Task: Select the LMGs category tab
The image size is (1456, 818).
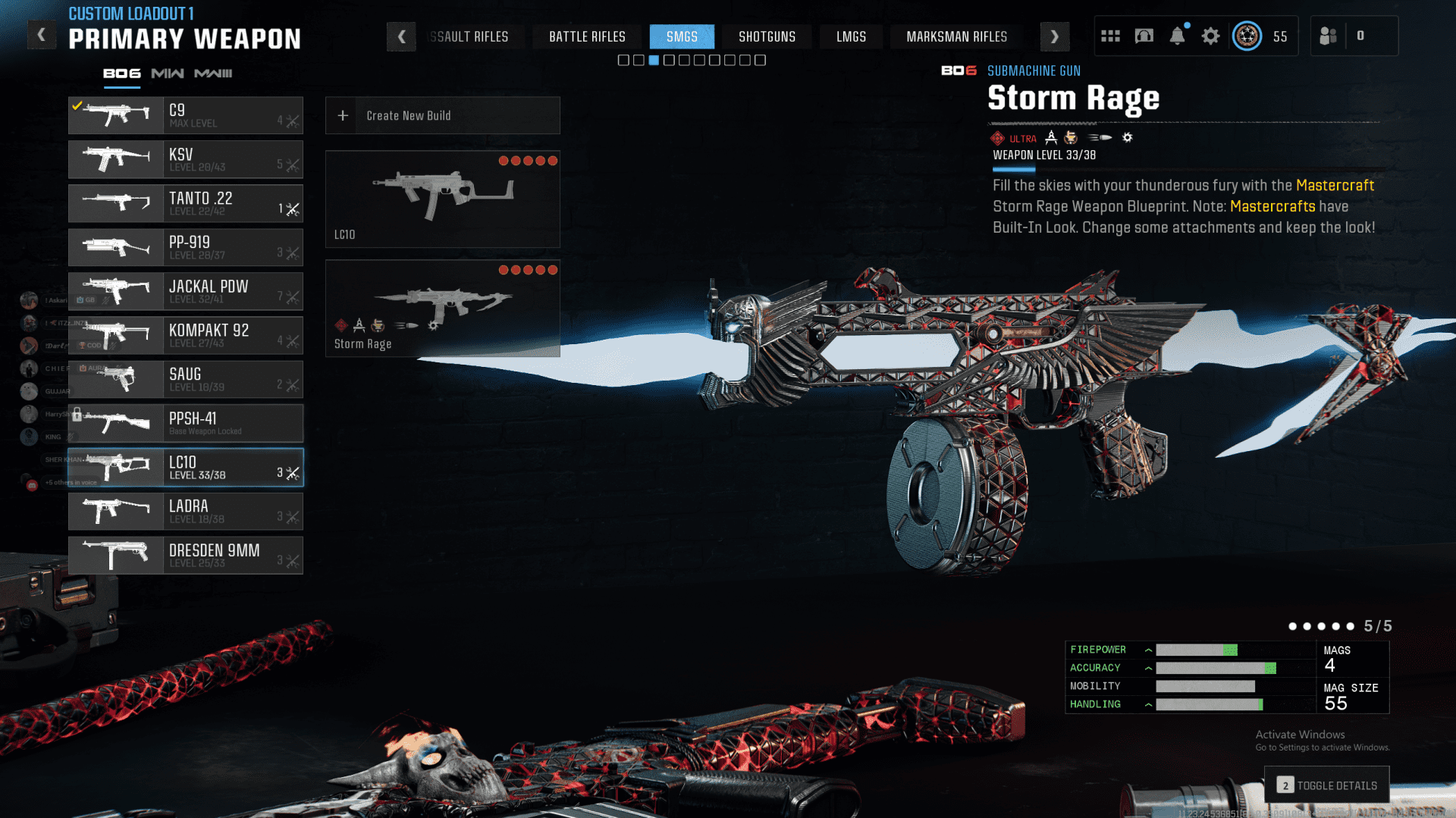Action: point(851,36)
